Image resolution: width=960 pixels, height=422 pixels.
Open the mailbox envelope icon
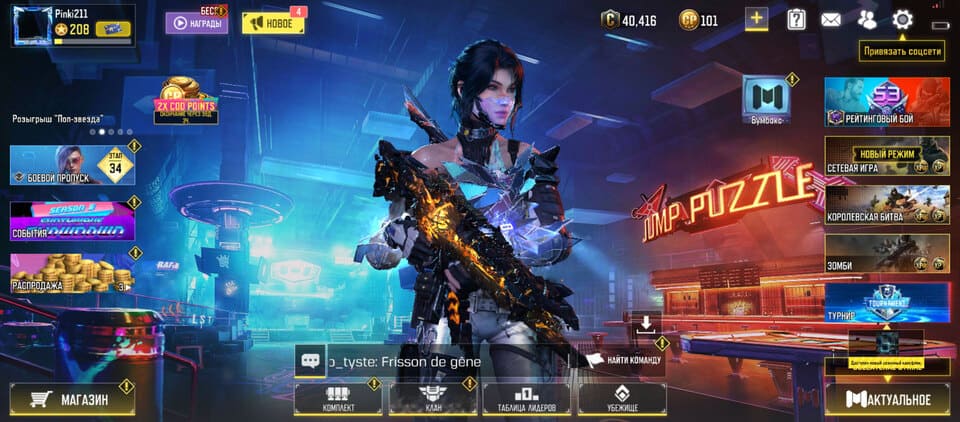[830, 19]
